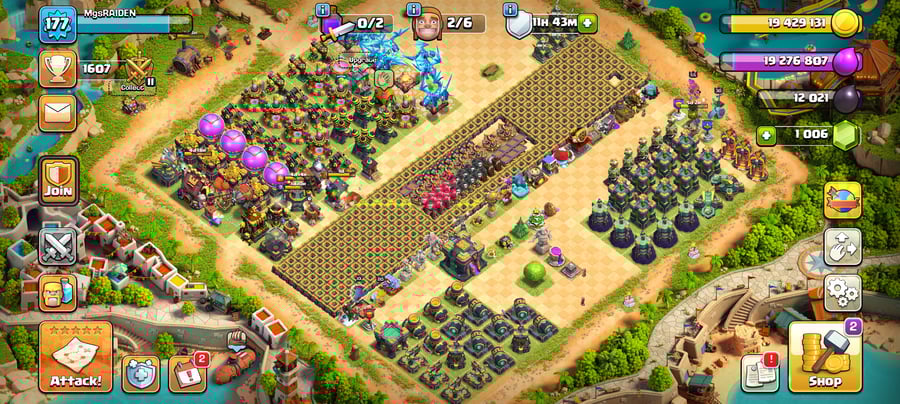Open the notes icon with exclamation badge
The width and height of the screenshot is (900, 404).
pyautogui.click(x=760, y=373)
